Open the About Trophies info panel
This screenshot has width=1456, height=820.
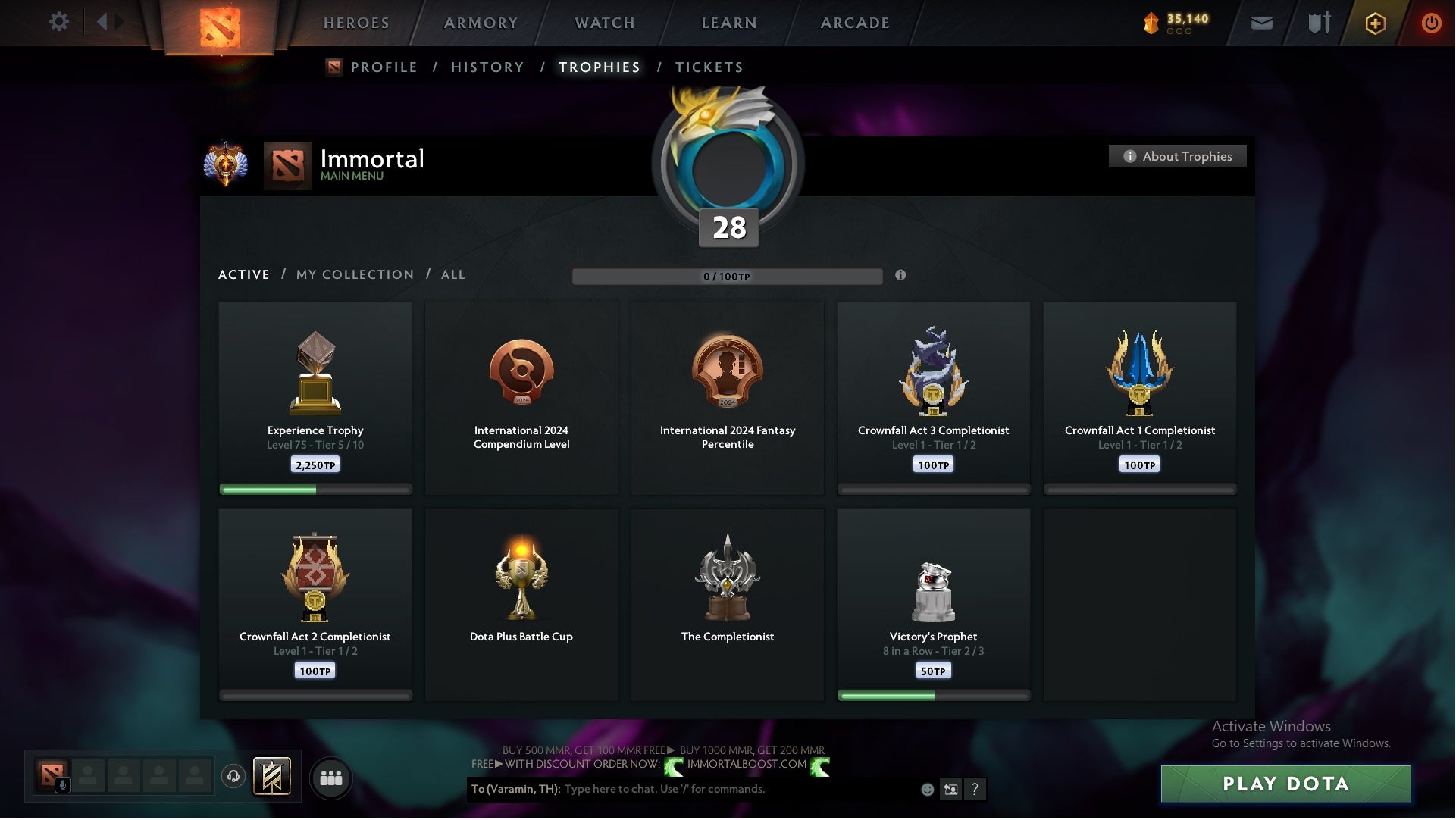coord(1177,156)
